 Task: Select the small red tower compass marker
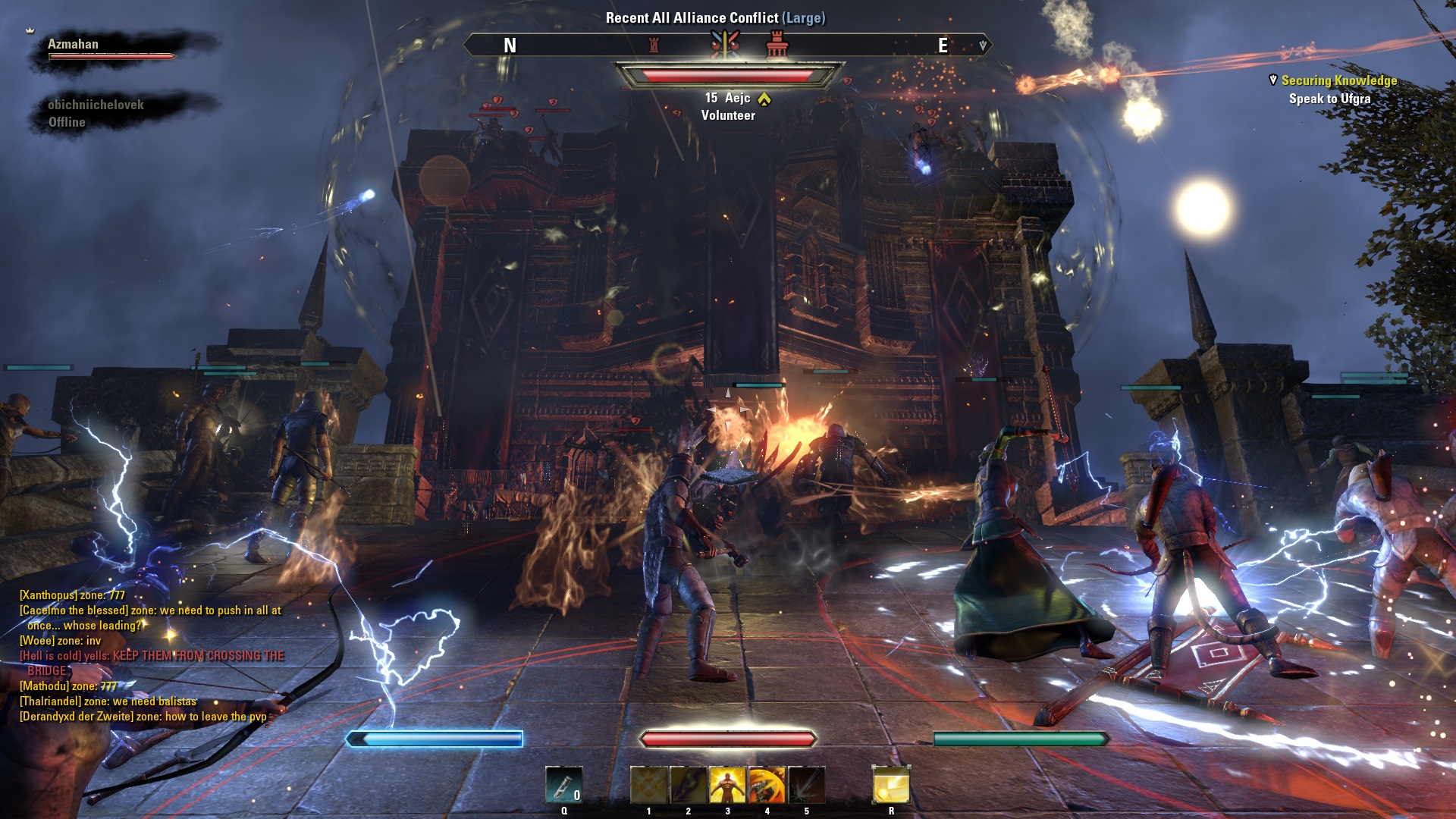(654, 45)
